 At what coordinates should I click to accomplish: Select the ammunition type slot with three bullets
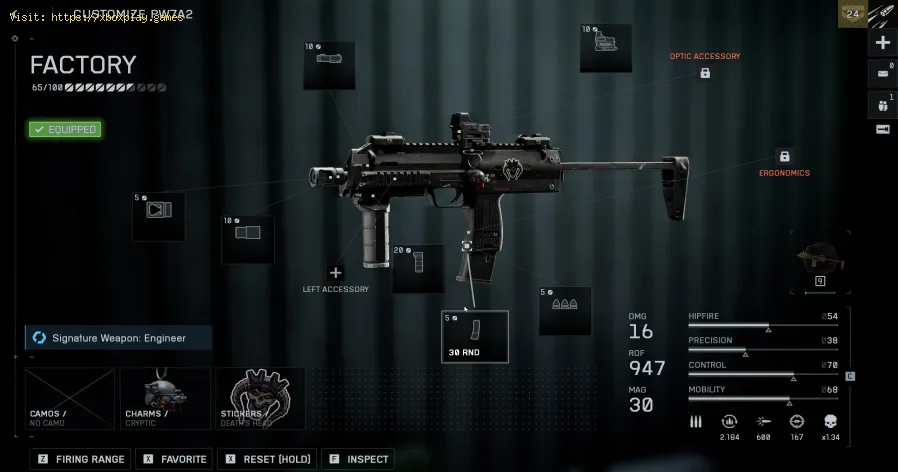565,311
